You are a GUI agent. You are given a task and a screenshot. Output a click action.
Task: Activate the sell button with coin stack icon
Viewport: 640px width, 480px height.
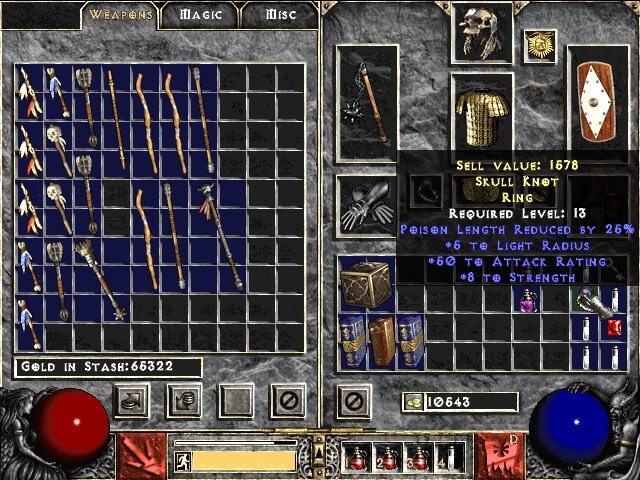click(x=184, y=401)
